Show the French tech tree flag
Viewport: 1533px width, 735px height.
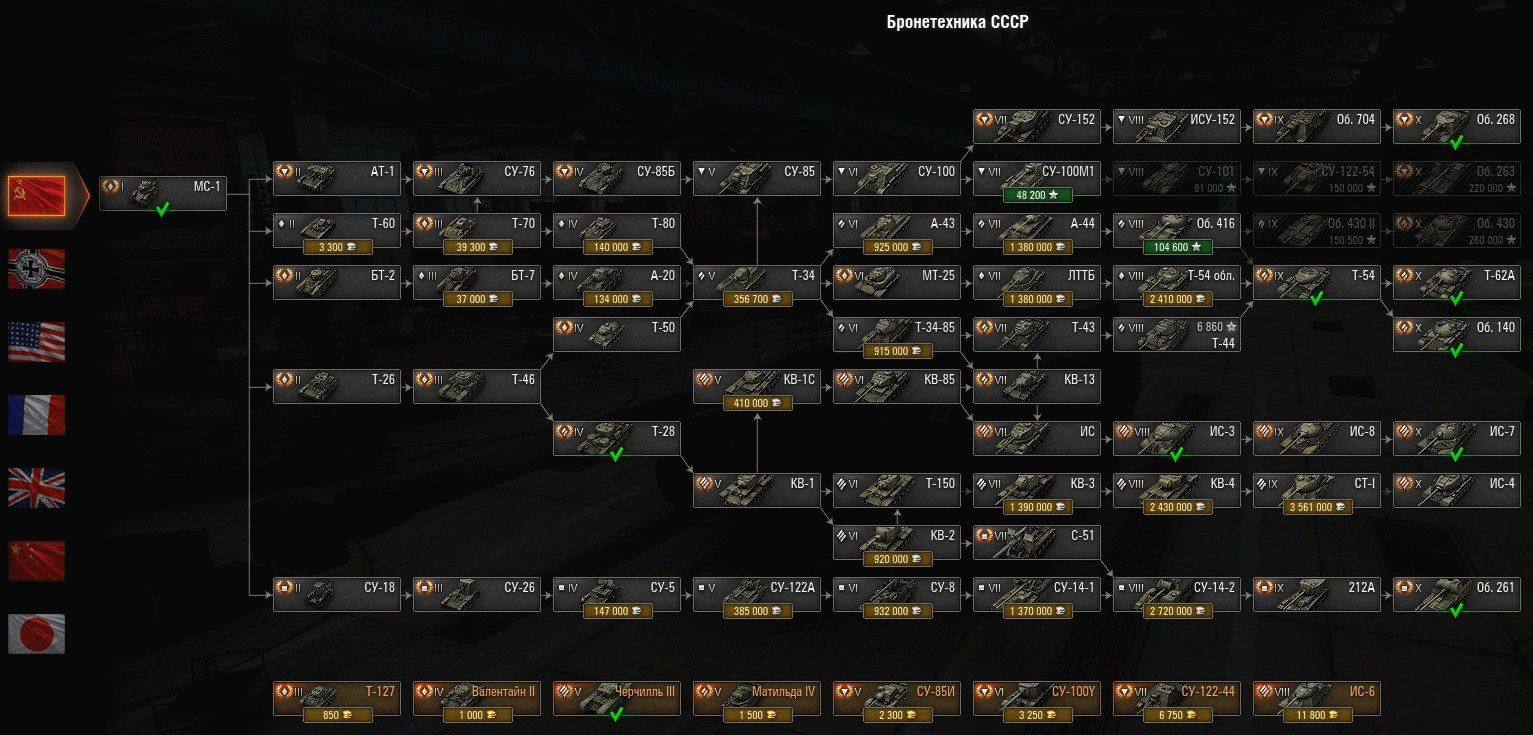click(x=37, y=415)
